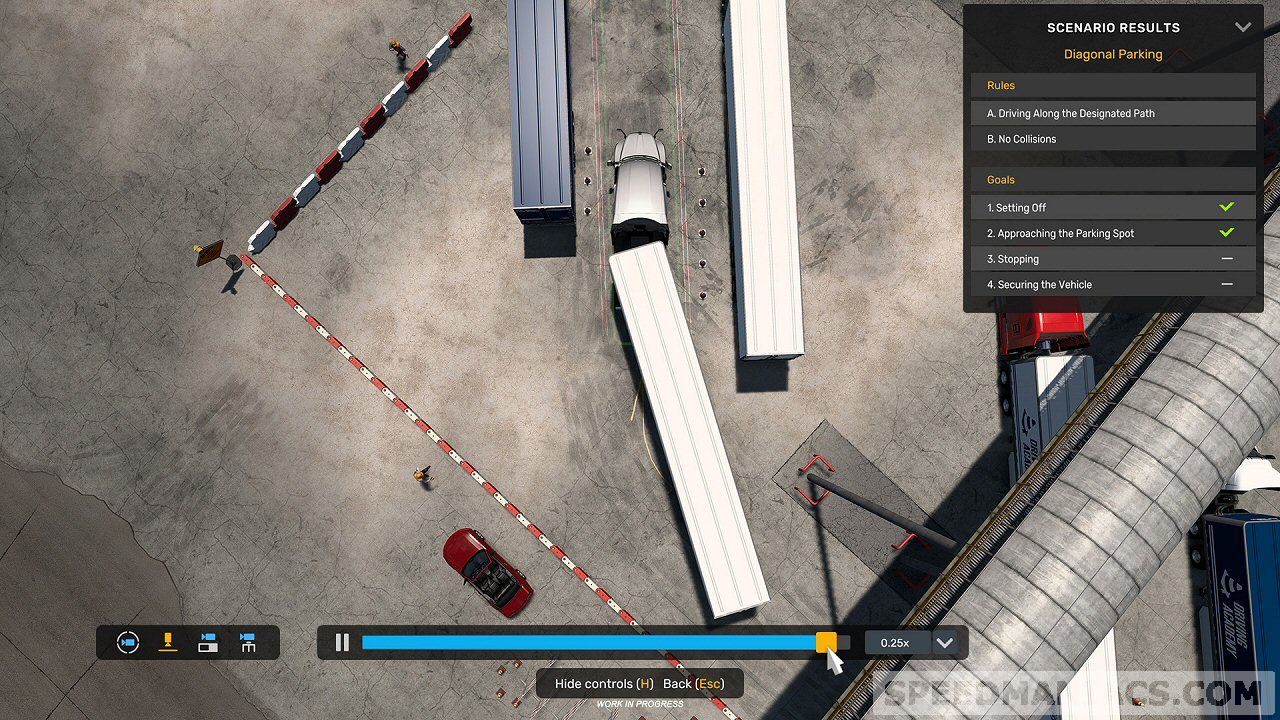The height and width of the screenshot is (720, 1280).
Task: Open the Setting Off goal row
Action: 1113,207
